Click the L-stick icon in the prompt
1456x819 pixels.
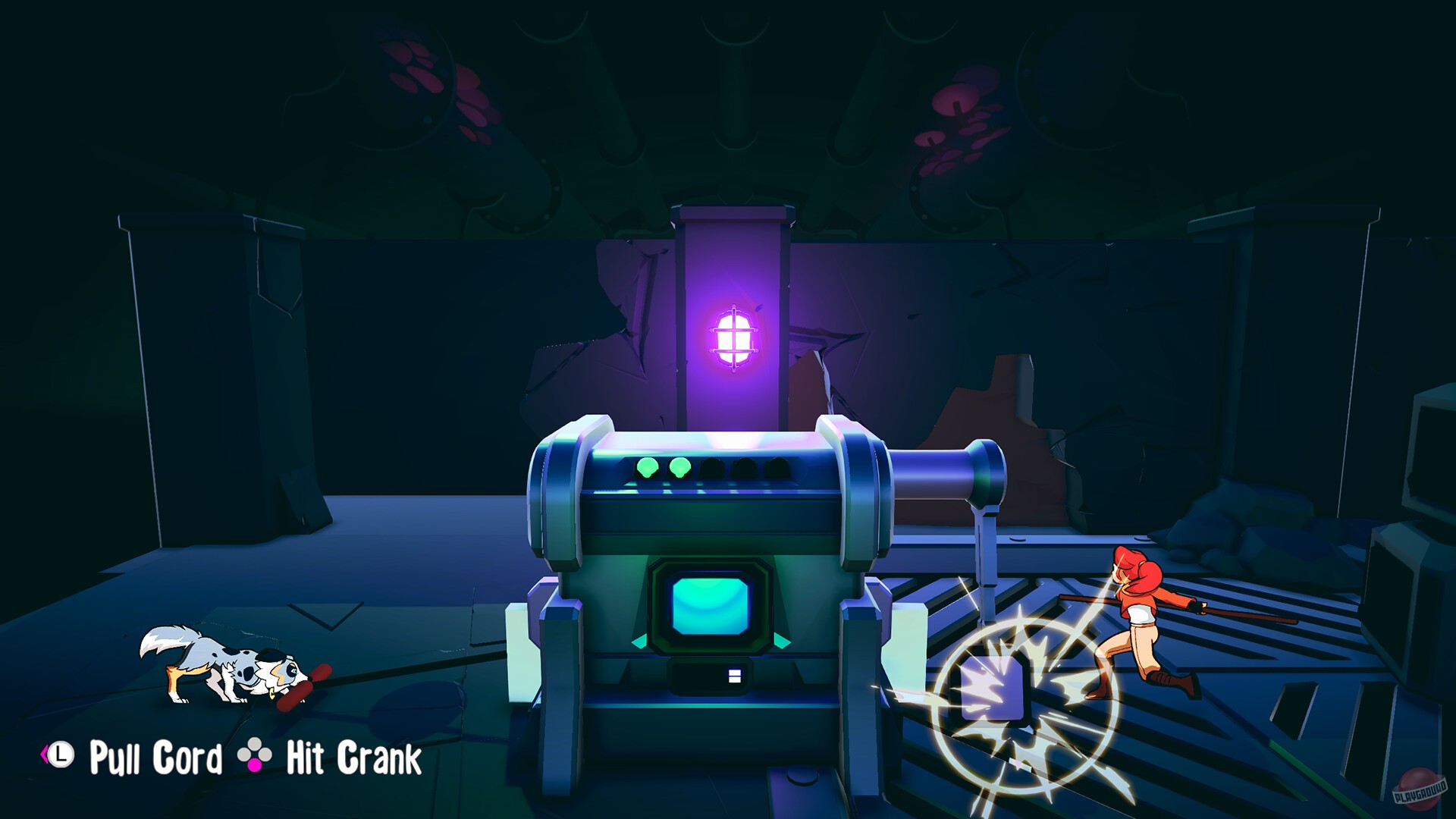[x=60, y=755]
